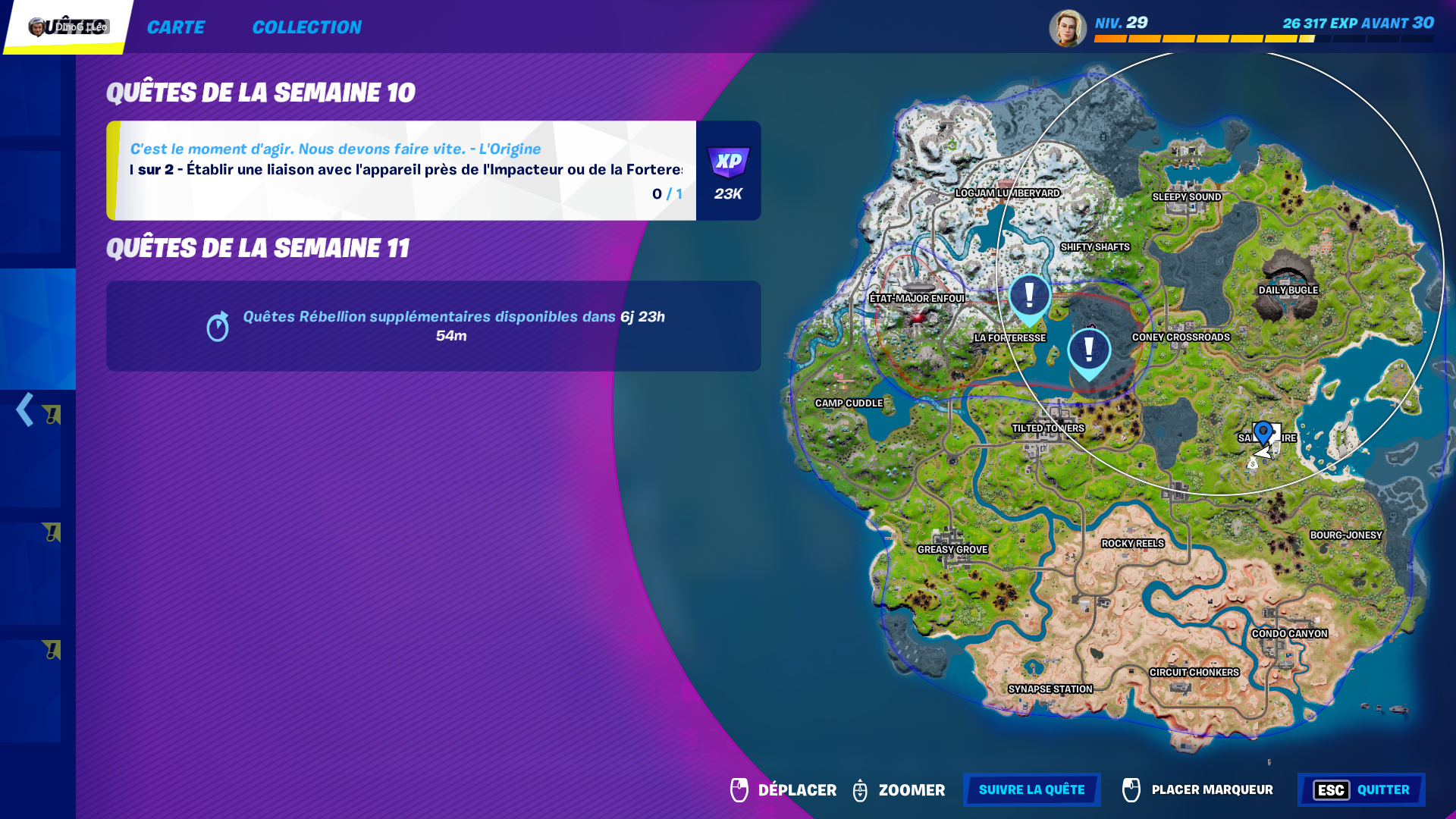Open the L'Origine week 10 quest card
Viewport: 1456px width, 819px height.
[x=402, y=171]
